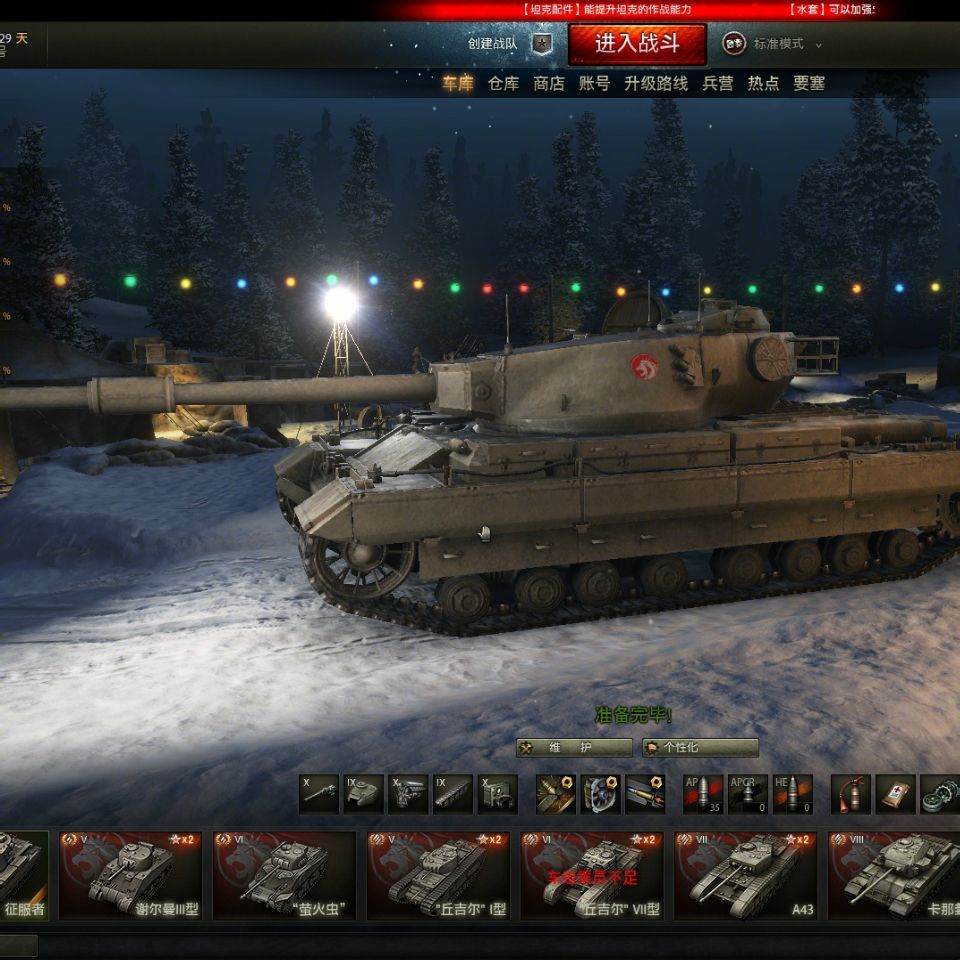Open the 个性化 customization button
The width and height of the screenshot is (960, 960).
700,748
